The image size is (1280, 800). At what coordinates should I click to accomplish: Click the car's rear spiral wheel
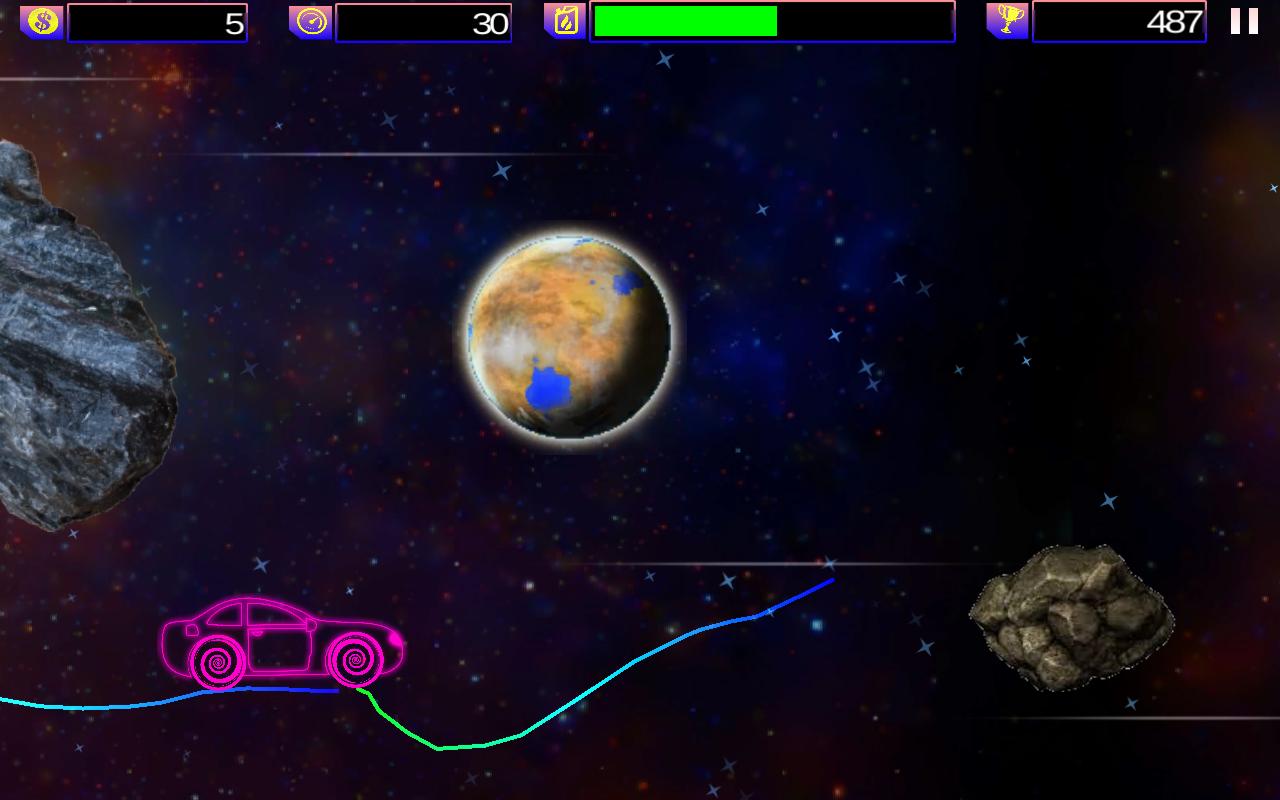click(x=215, y=662)
